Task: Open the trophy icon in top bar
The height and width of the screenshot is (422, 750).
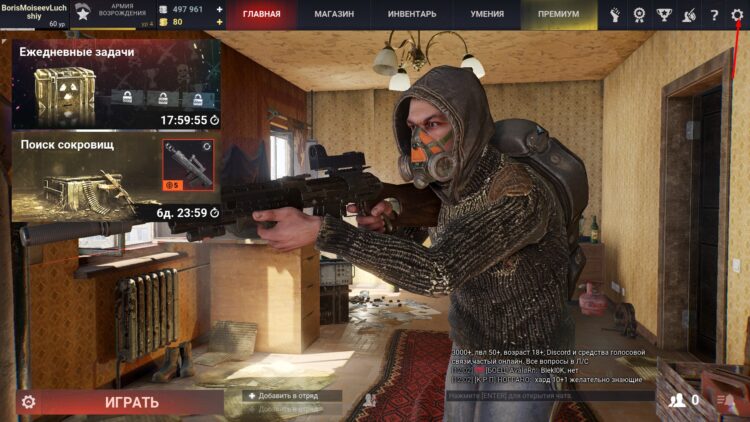Action: pyautogui.click(x=664, y=15)
